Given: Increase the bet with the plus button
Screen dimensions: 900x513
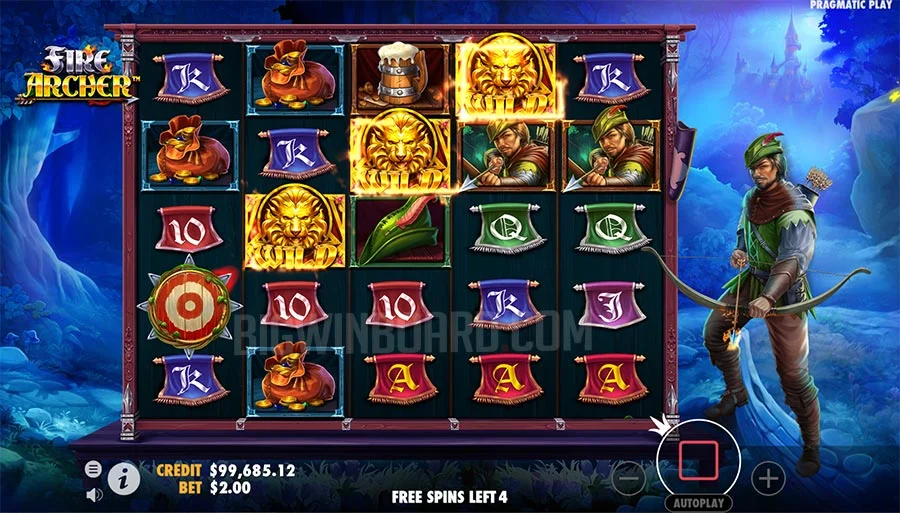Looking at the screenshot, I should 768,478.
